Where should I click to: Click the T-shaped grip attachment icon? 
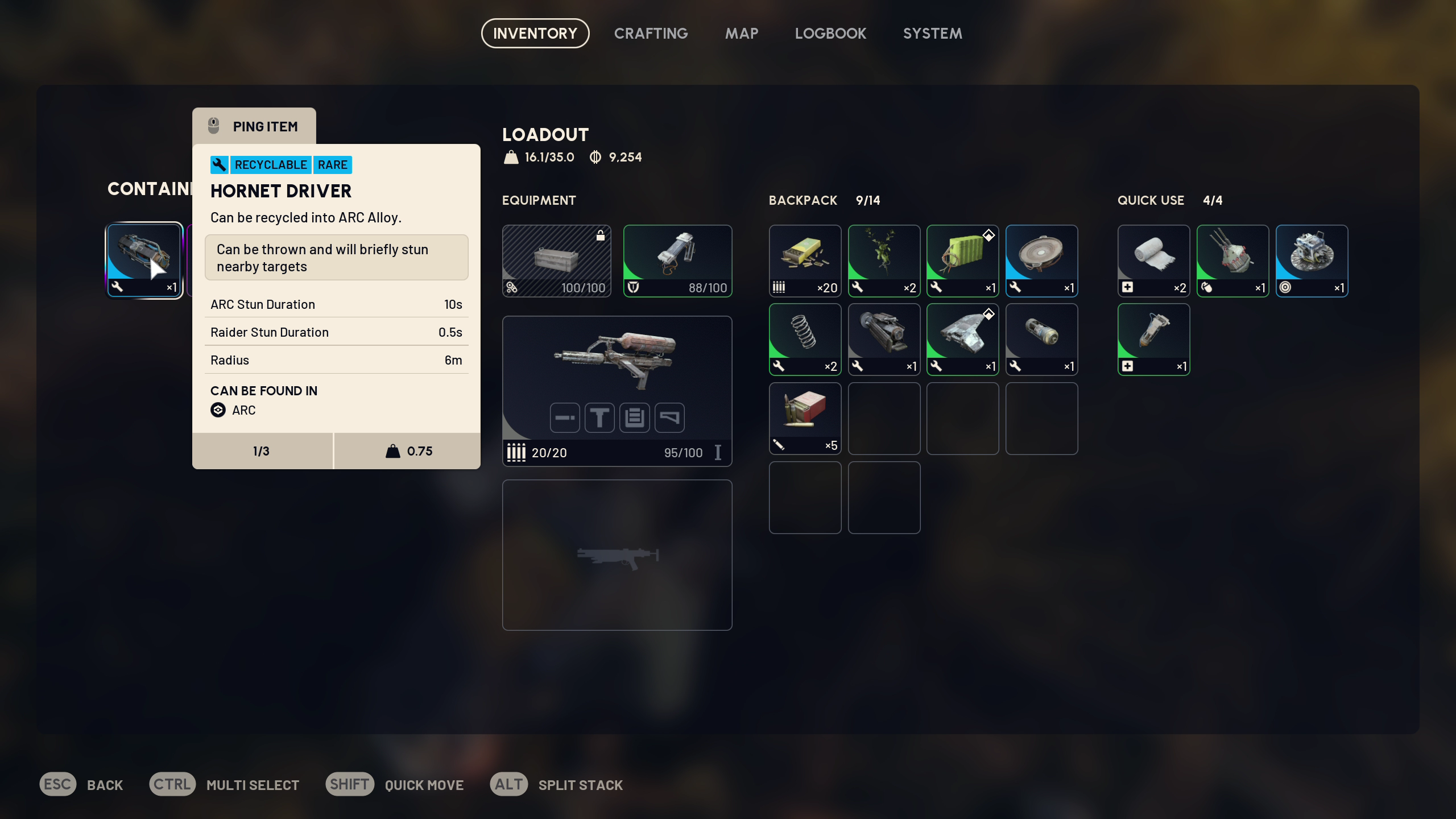pyautogui.click(x=599, y=417)
